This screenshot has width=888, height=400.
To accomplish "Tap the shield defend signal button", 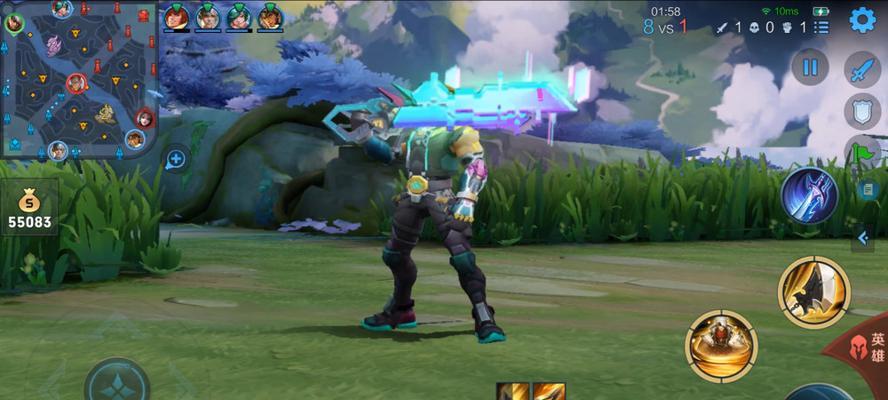I will [x=862, y=110].
